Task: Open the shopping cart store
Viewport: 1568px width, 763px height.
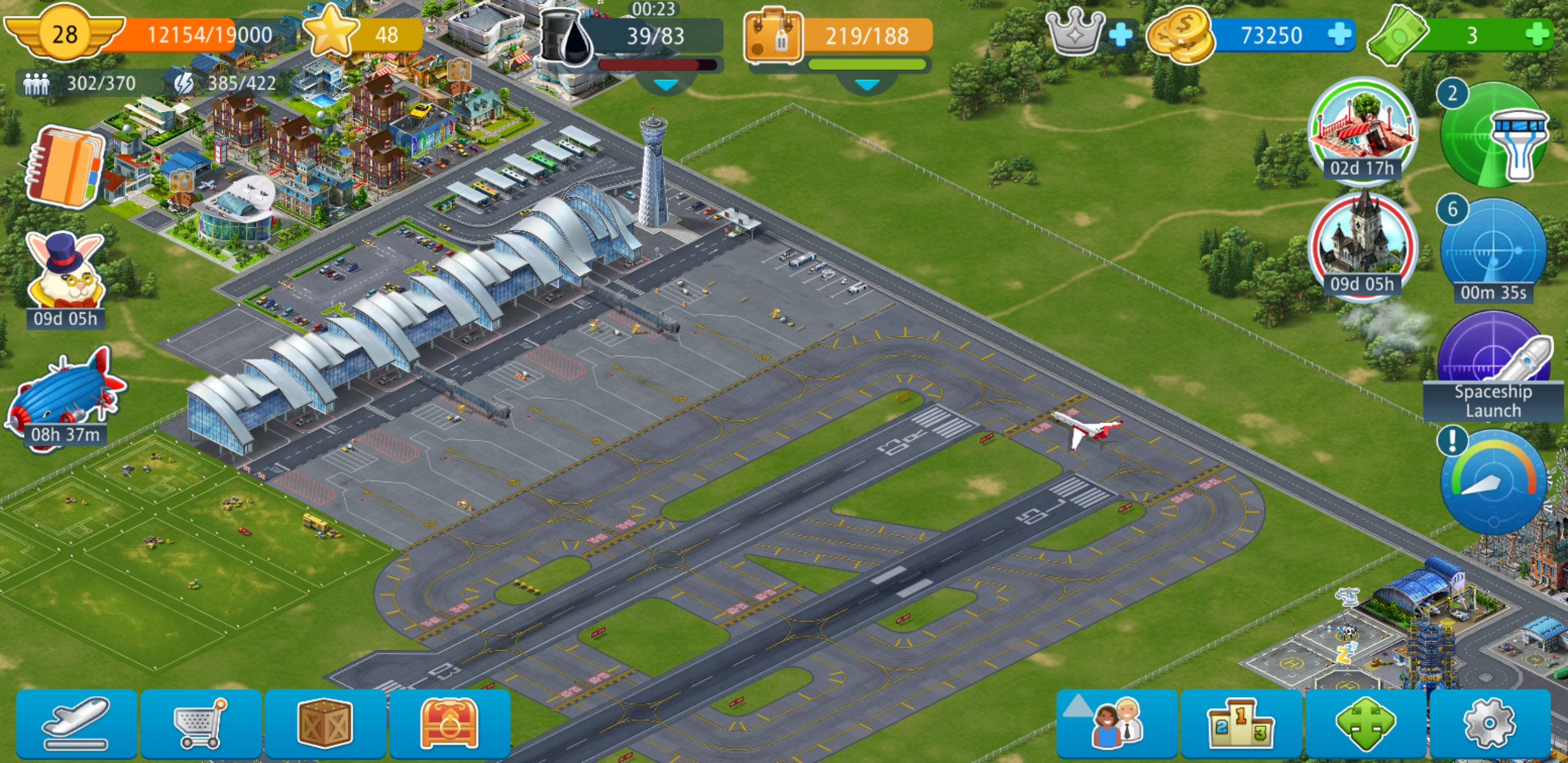Action: [x=201, y=723]
